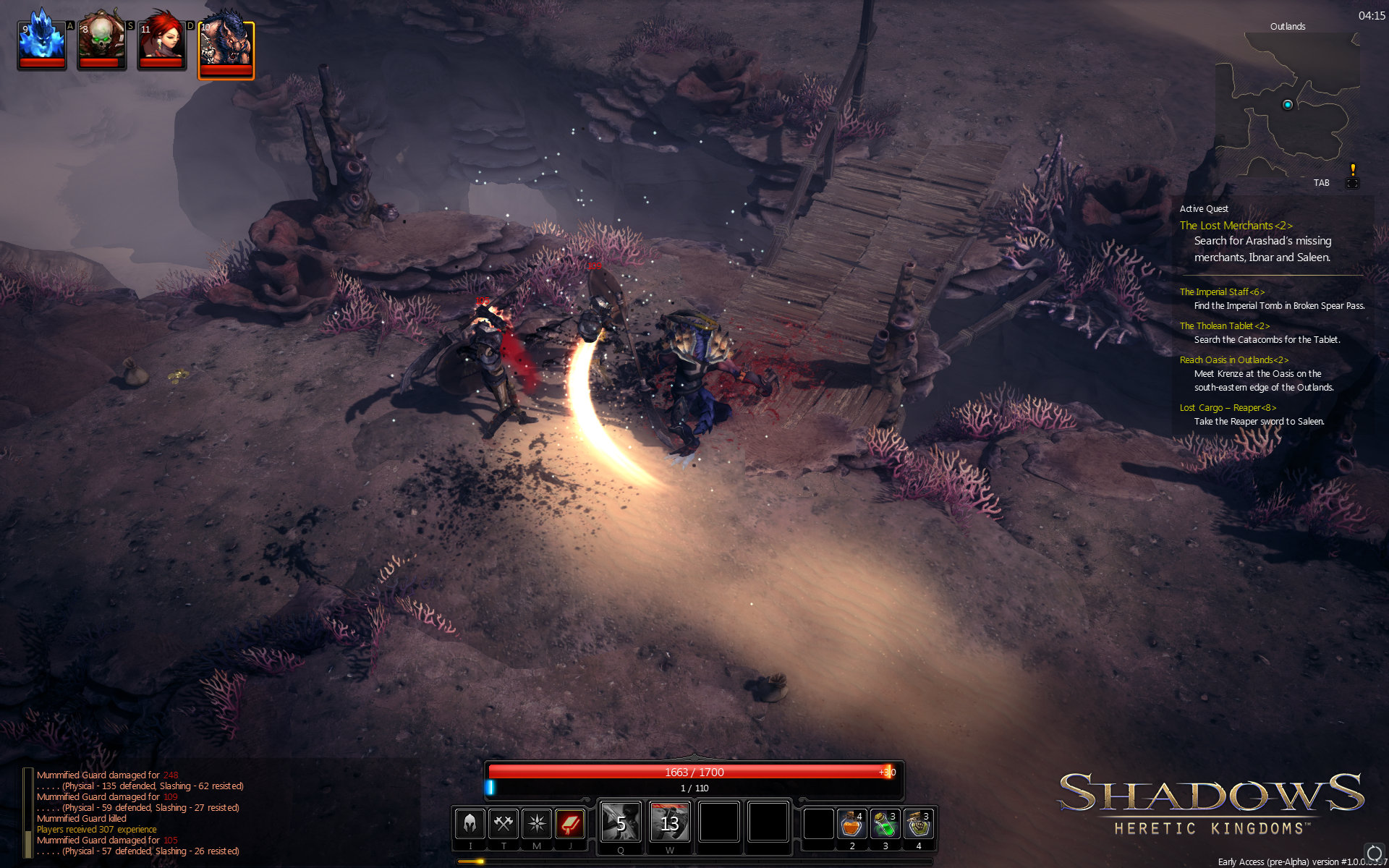Use the green vial in slot 3
Screen dimensions: 1389x868
tap(885, 824)
